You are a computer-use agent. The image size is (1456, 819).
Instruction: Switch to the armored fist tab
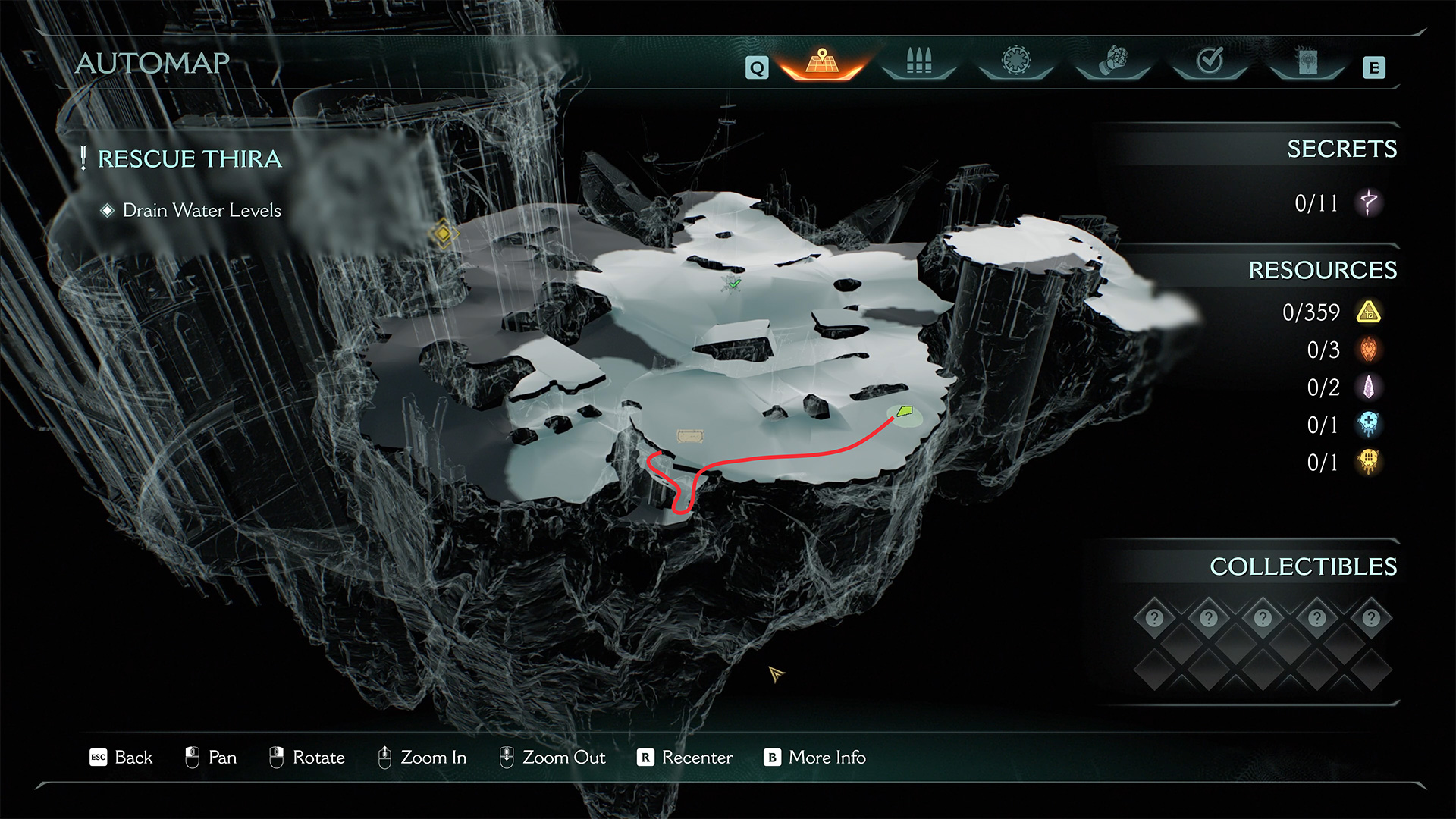point(1113,61)
